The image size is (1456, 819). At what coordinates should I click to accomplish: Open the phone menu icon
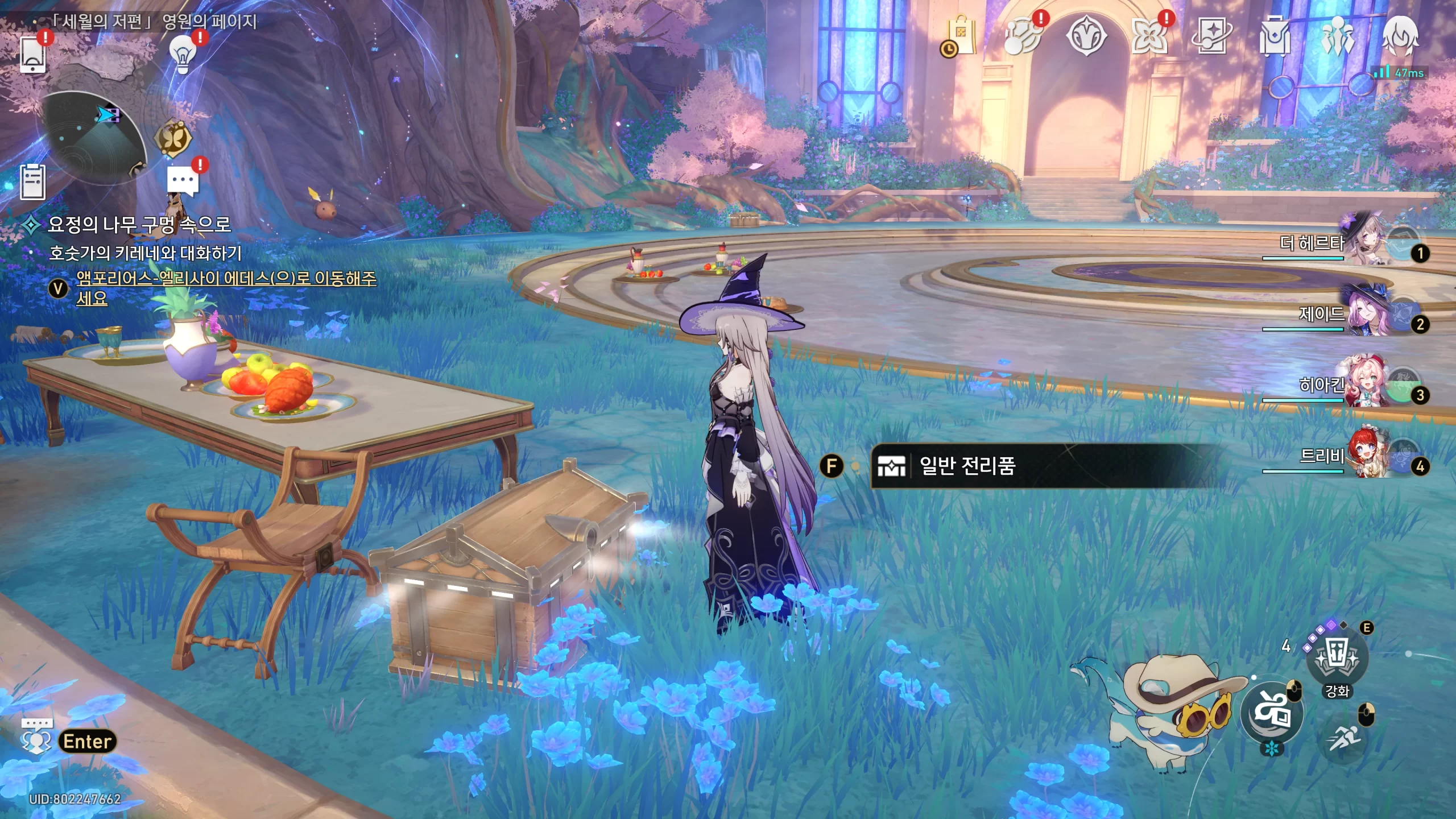(32, 54)
